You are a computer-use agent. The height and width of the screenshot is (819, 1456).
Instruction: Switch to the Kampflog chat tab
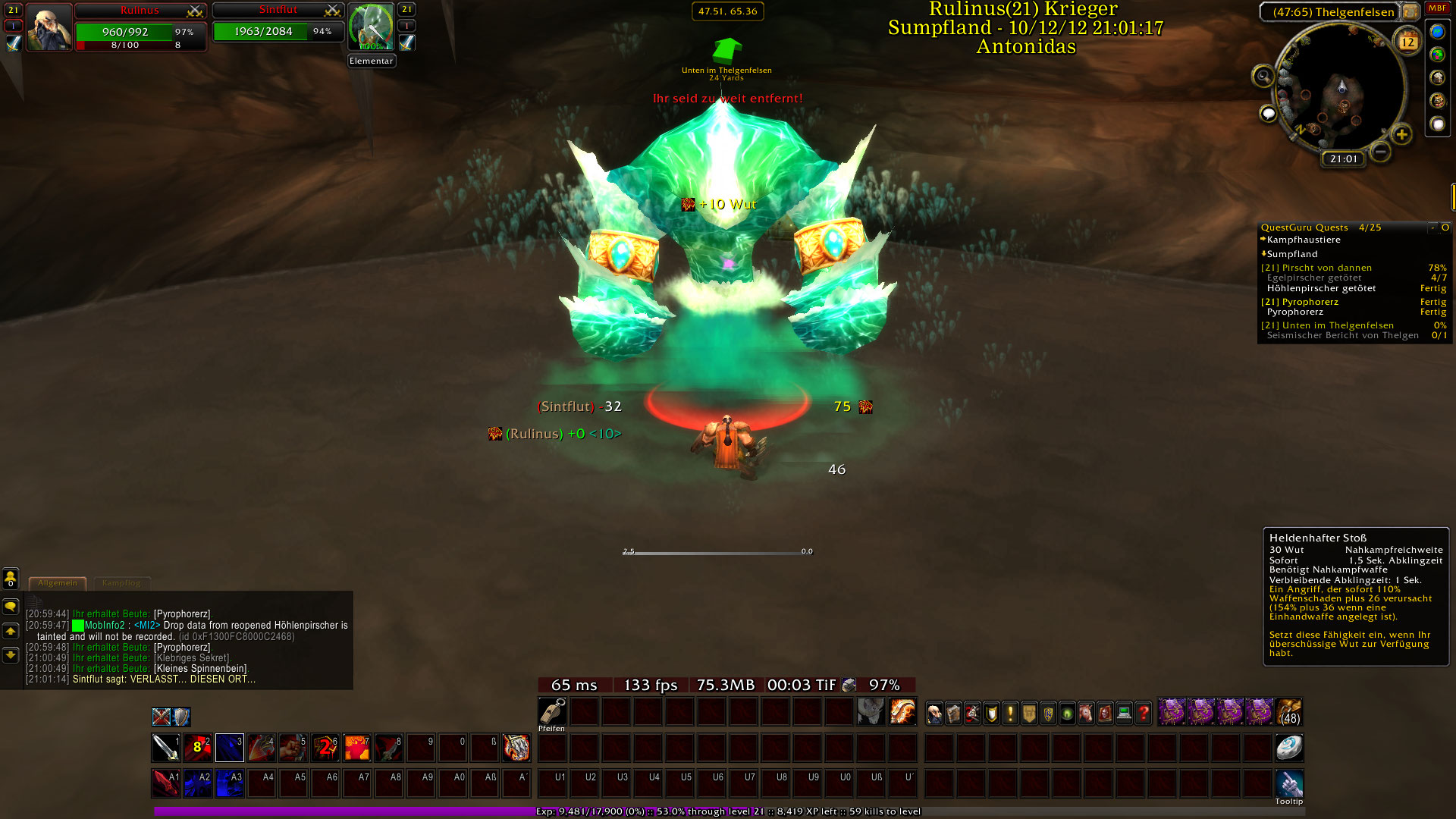coord(121,583)
